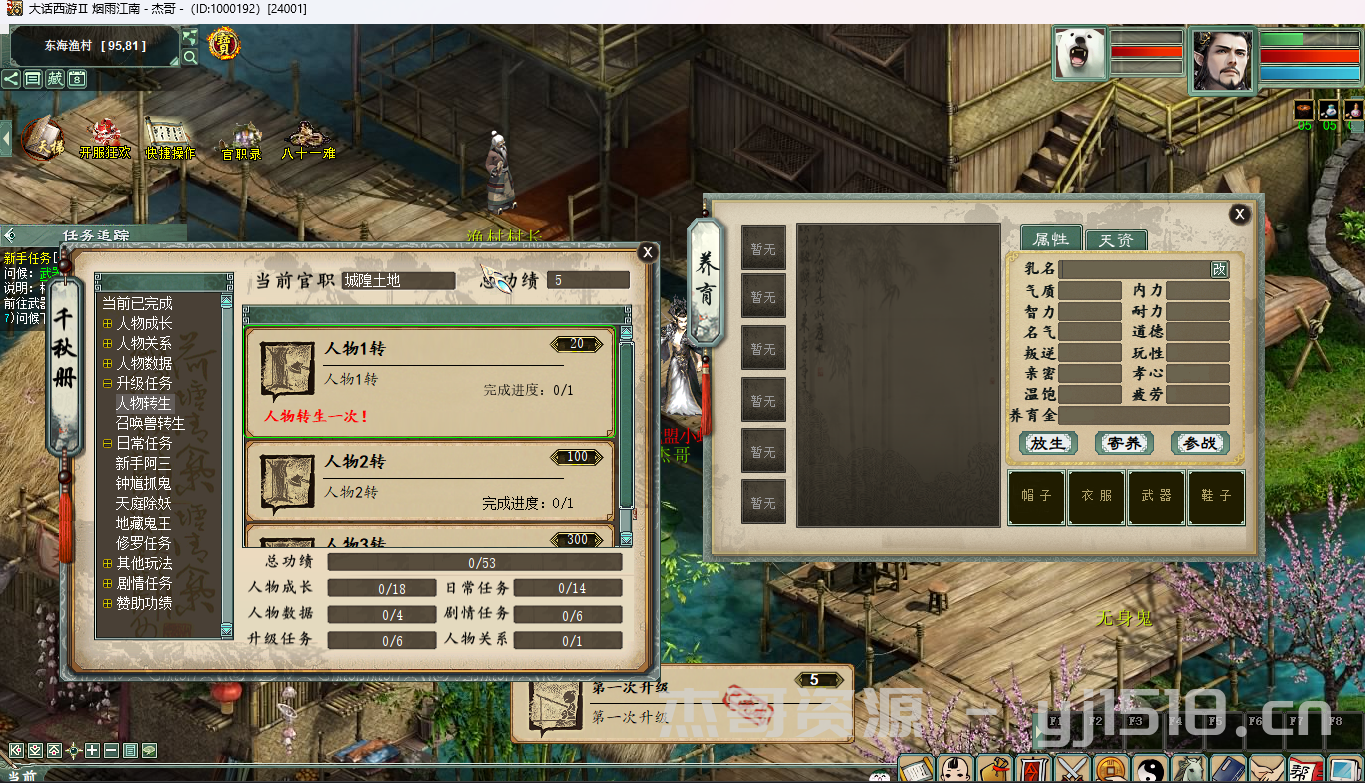Open the 官职录 icon
The image size is (1365, 783).
tap(241, 140)
